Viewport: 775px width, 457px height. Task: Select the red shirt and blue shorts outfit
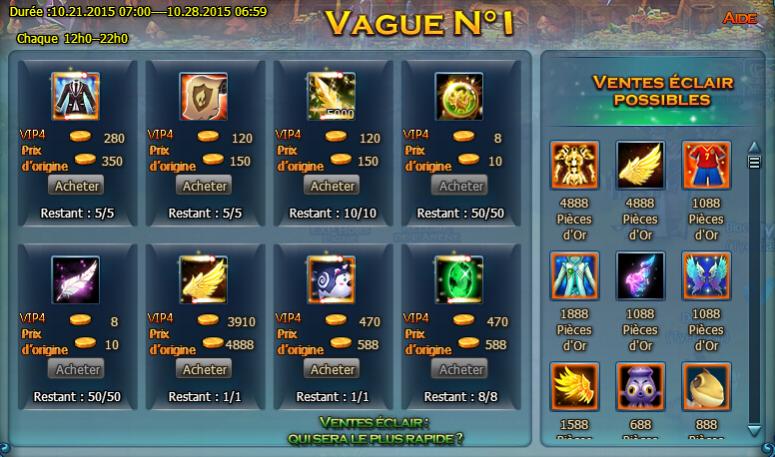(707, 166)
